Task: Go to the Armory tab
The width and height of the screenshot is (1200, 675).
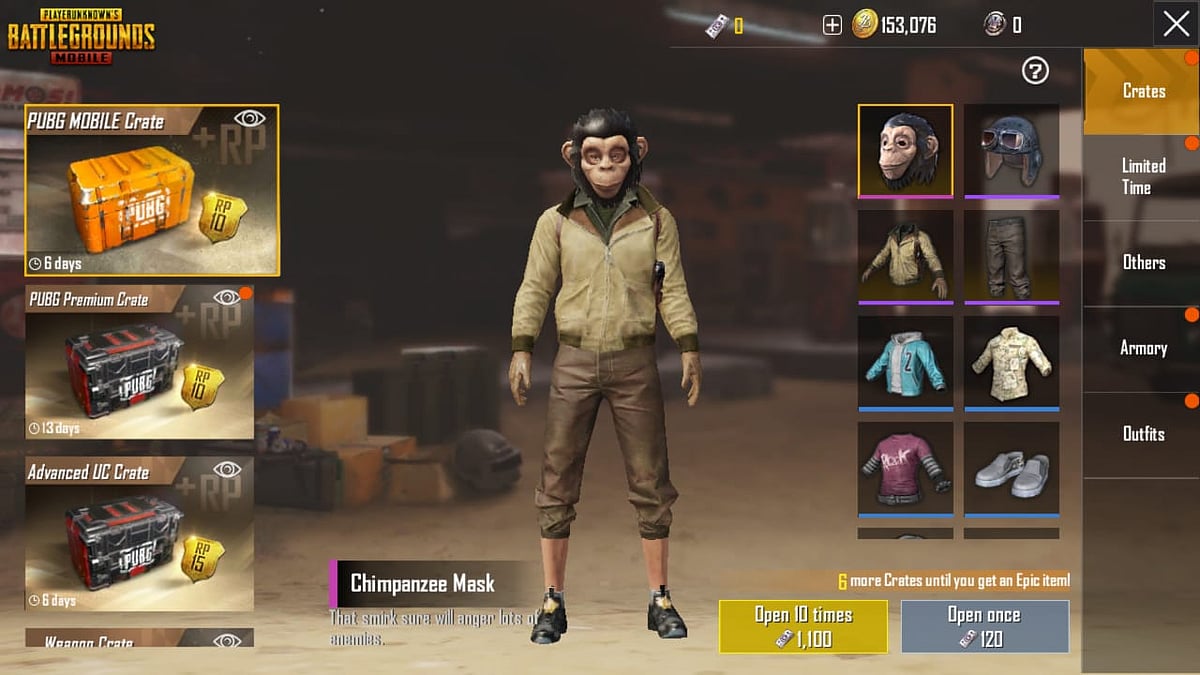Action: point(1142,348)
